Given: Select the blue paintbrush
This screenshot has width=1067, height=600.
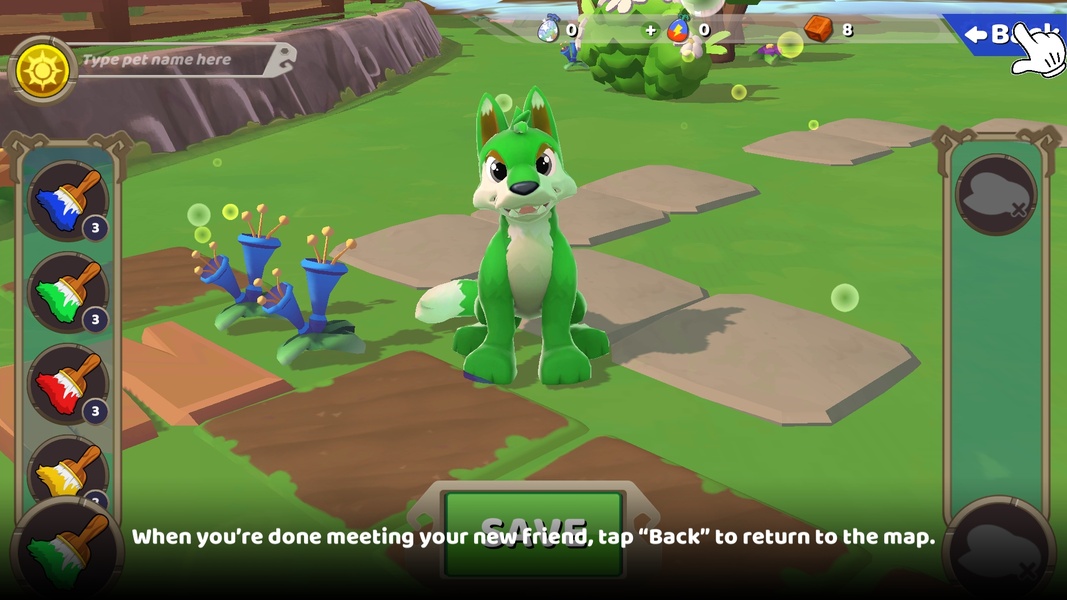Looking at the screenshot, I should 67,200.
